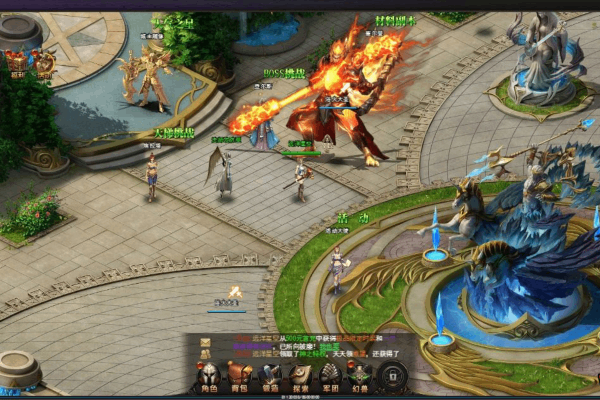Click the round padlock button
The image size is (600, 400).
coord(393,377)
